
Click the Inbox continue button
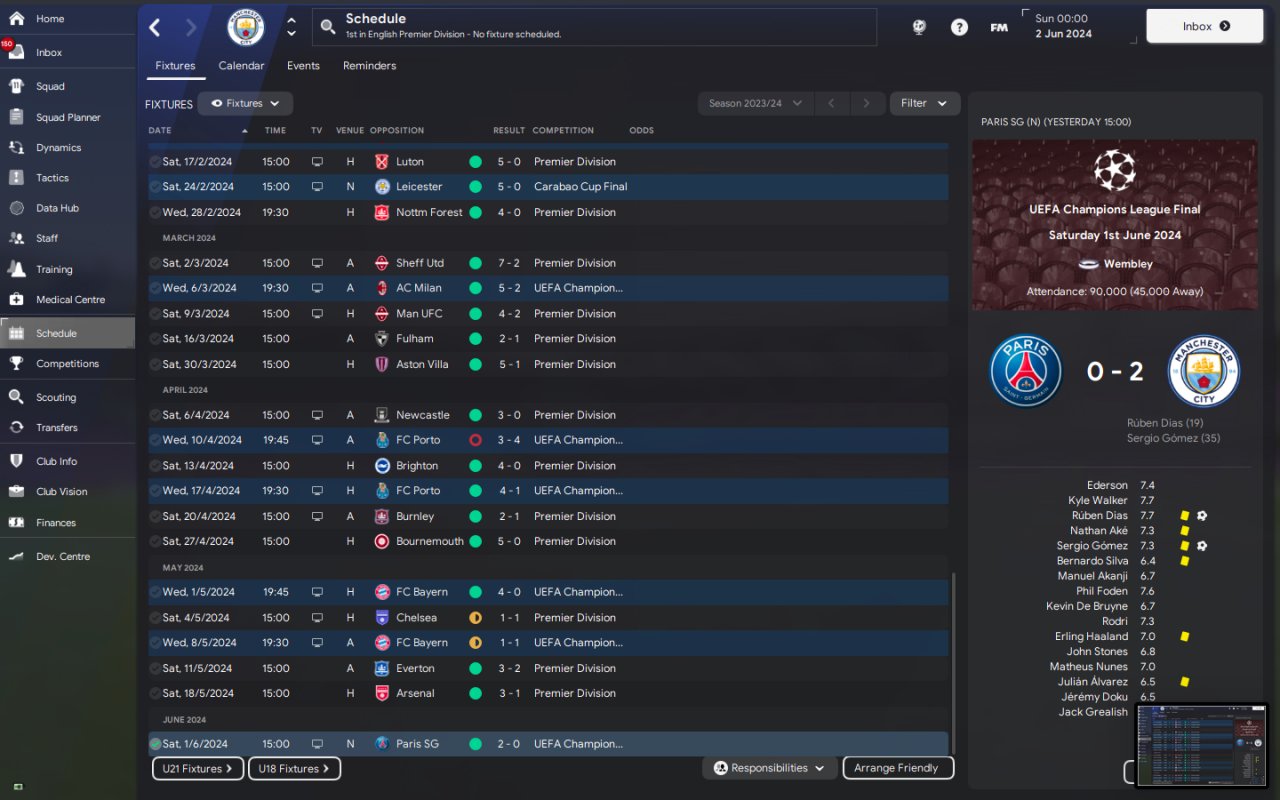[1204, 26]
